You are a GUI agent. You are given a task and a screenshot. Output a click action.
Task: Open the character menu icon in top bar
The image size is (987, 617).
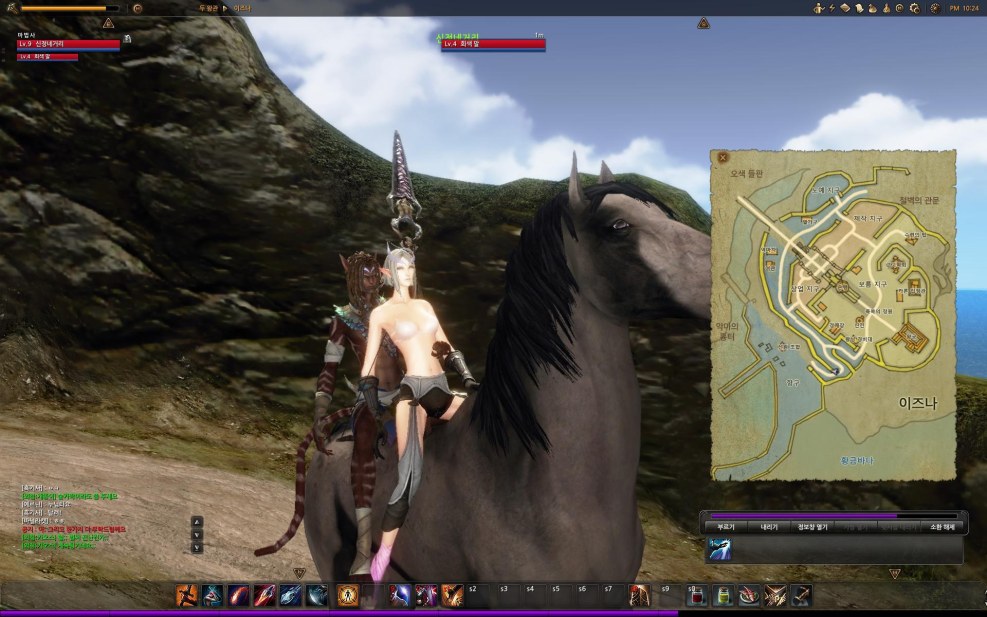(x=819, y=8)
